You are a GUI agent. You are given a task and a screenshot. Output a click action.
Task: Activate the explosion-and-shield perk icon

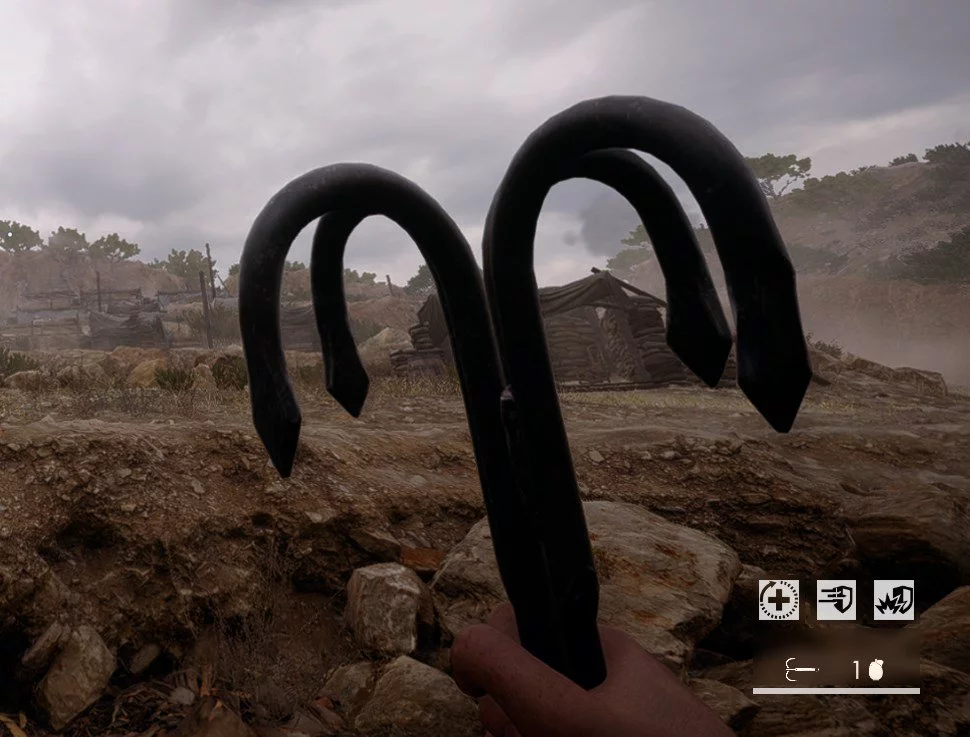894,600
